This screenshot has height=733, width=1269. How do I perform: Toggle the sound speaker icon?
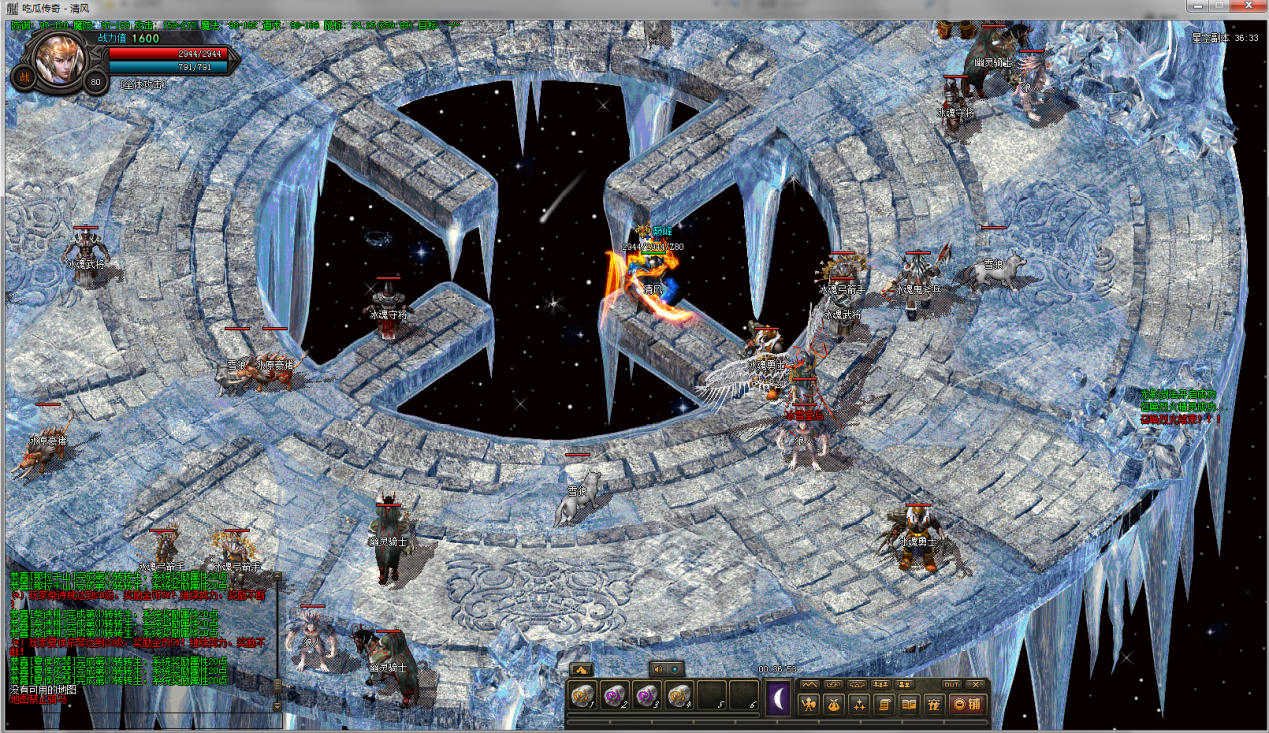pyautogui.click(x=657, y=669)
